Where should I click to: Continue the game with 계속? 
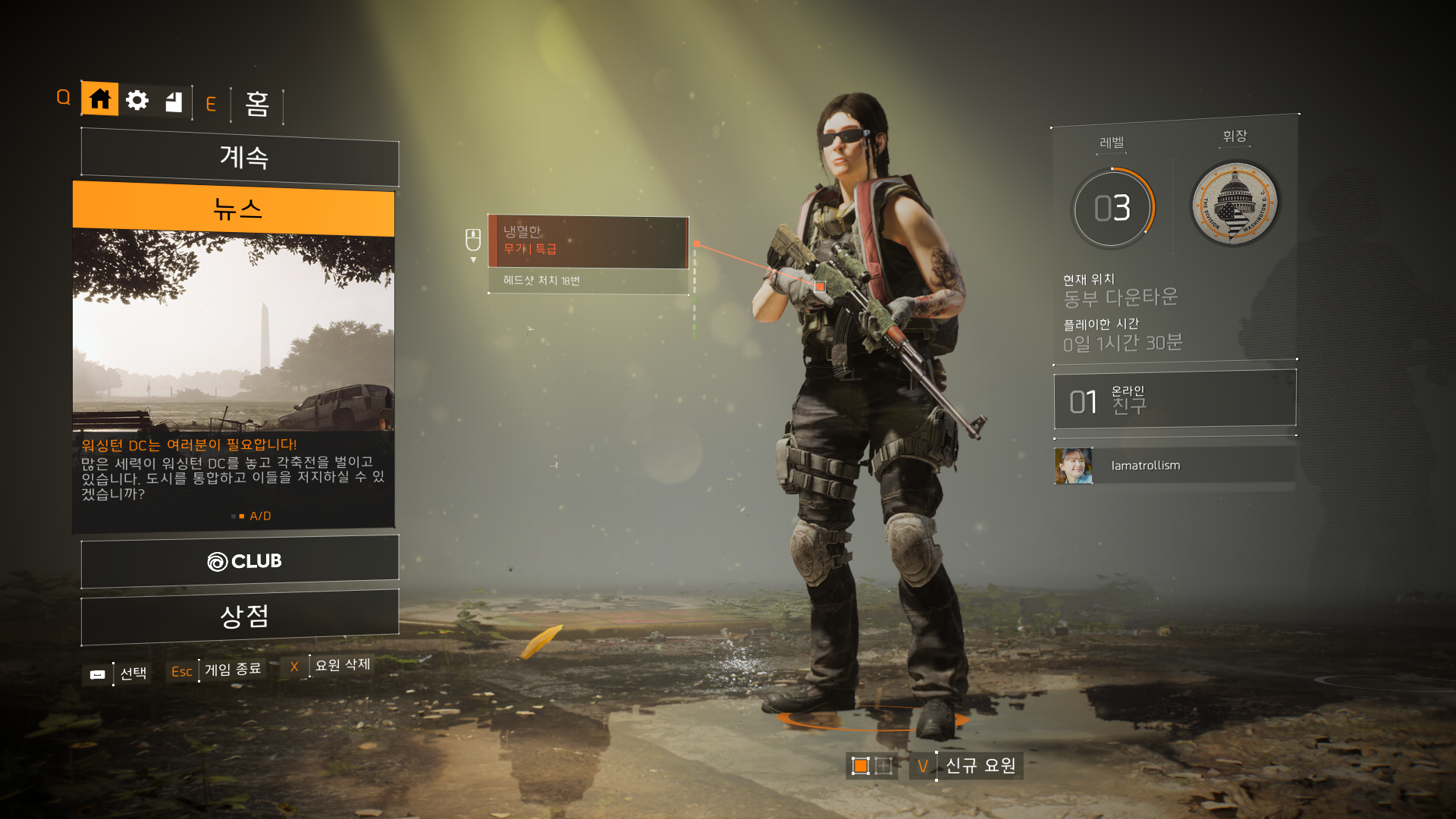click(240, 157)
